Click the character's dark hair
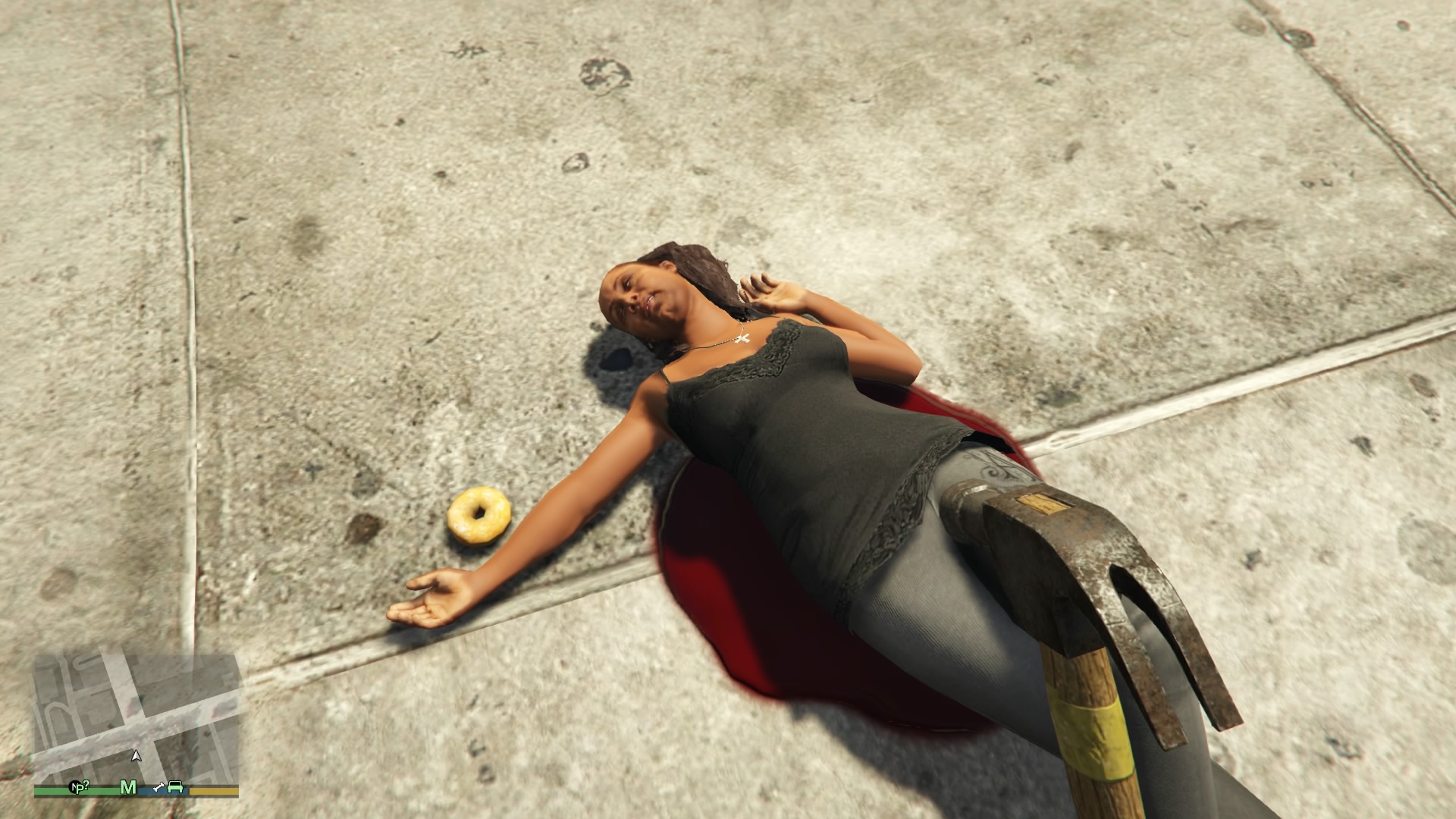This screenshot has height=819, width=1456. [698, 265]
